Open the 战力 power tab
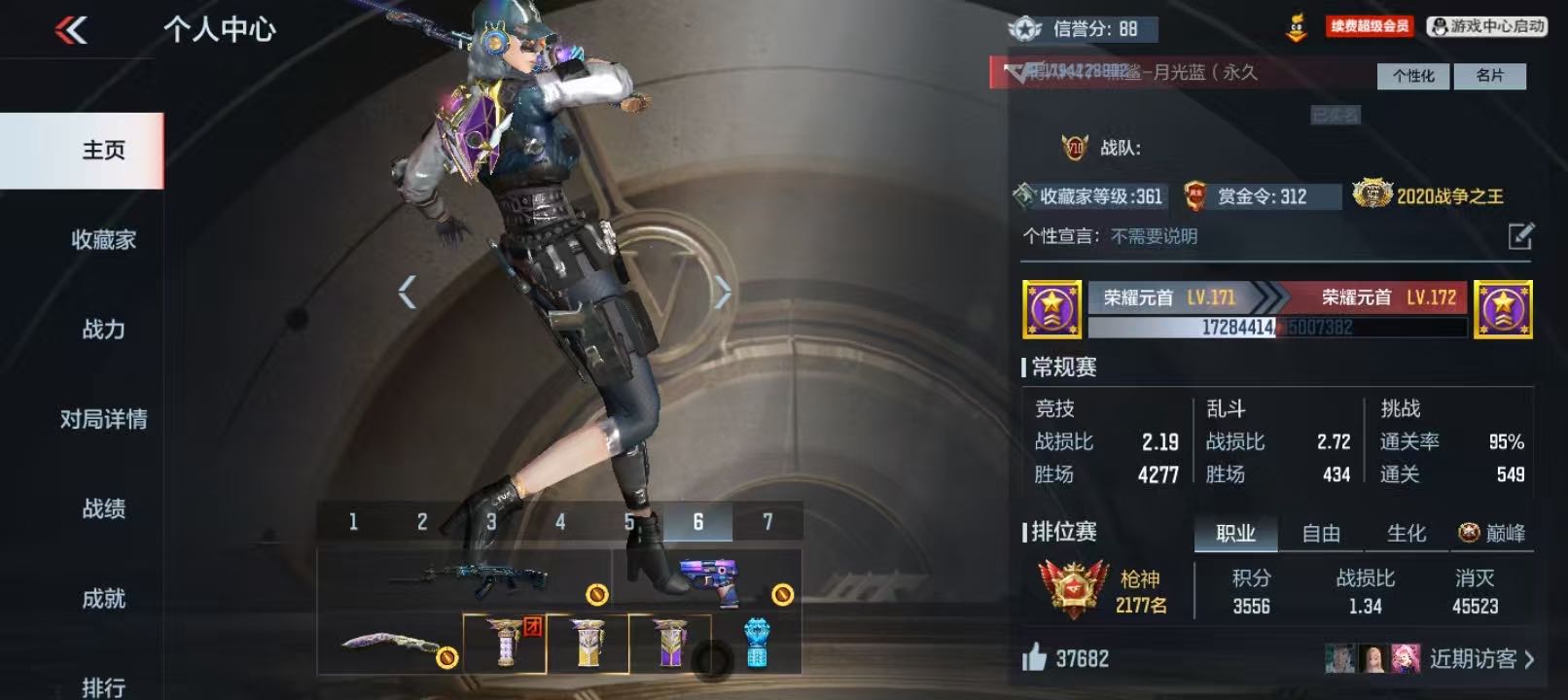1568x700 pixels. point(103,330)
